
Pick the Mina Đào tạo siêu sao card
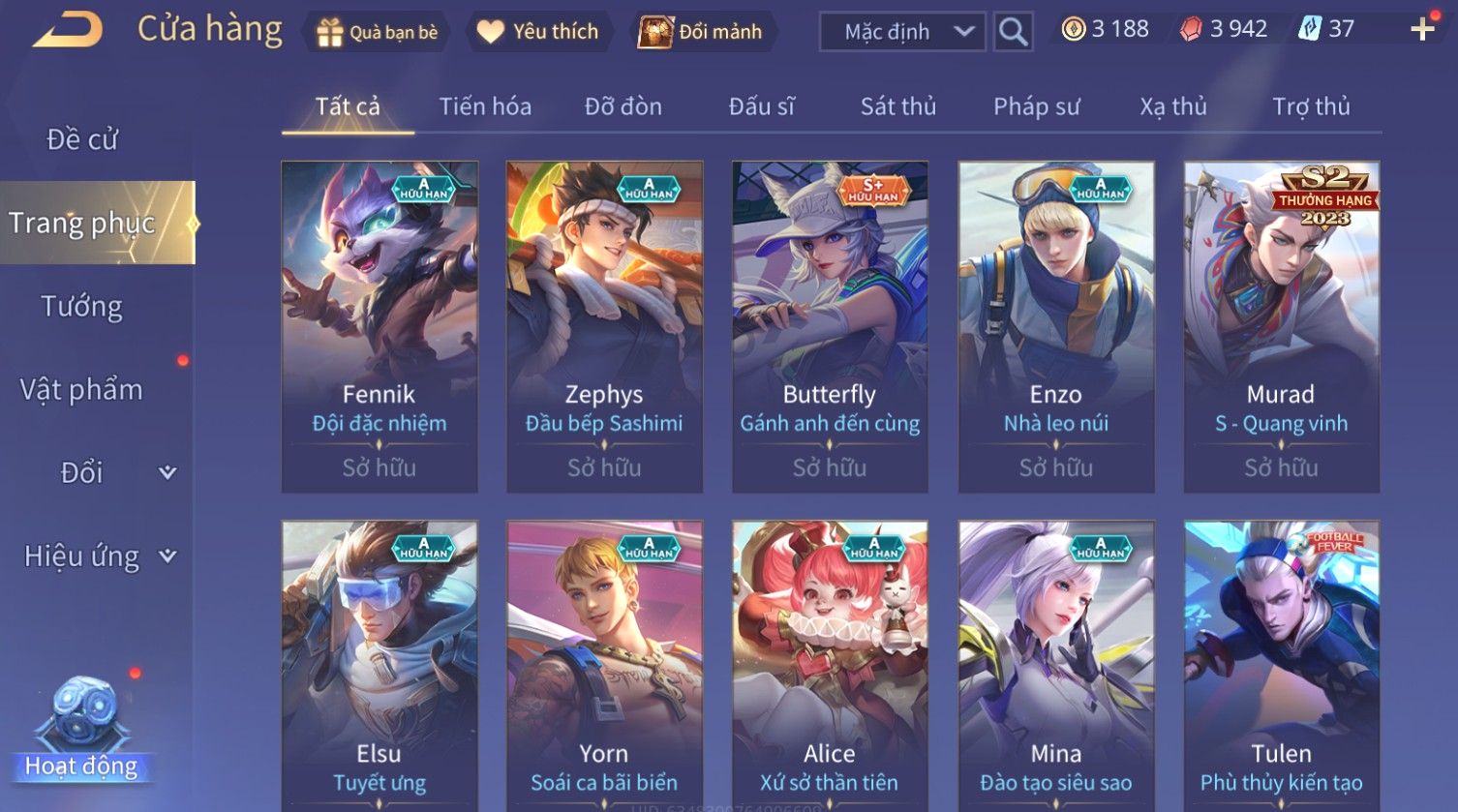pos(1055,666)
